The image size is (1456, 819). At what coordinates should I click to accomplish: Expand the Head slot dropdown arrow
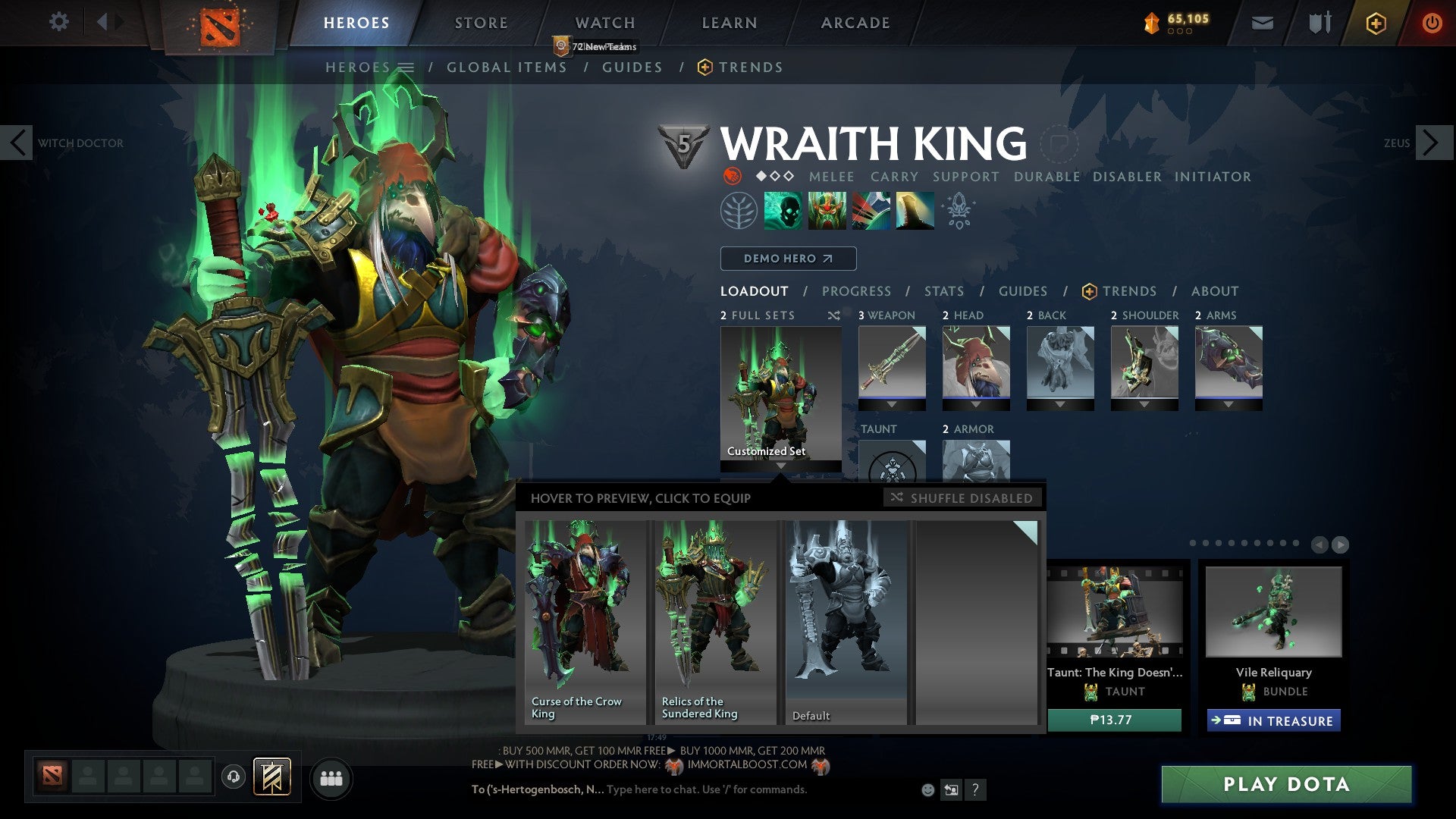point(977,403)
